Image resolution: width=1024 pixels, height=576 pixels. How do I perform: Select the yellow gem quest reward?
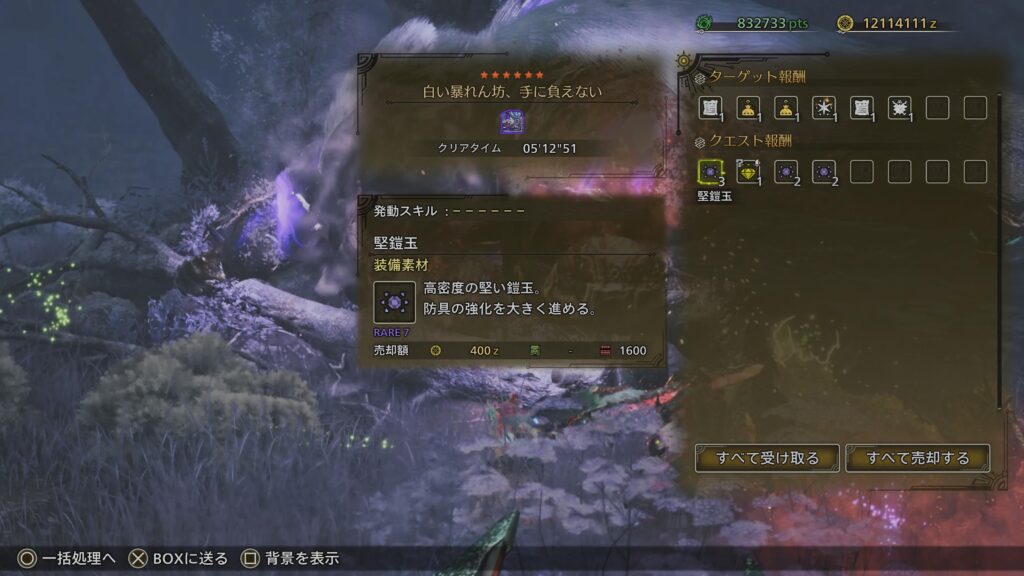[x=749, y=171]
